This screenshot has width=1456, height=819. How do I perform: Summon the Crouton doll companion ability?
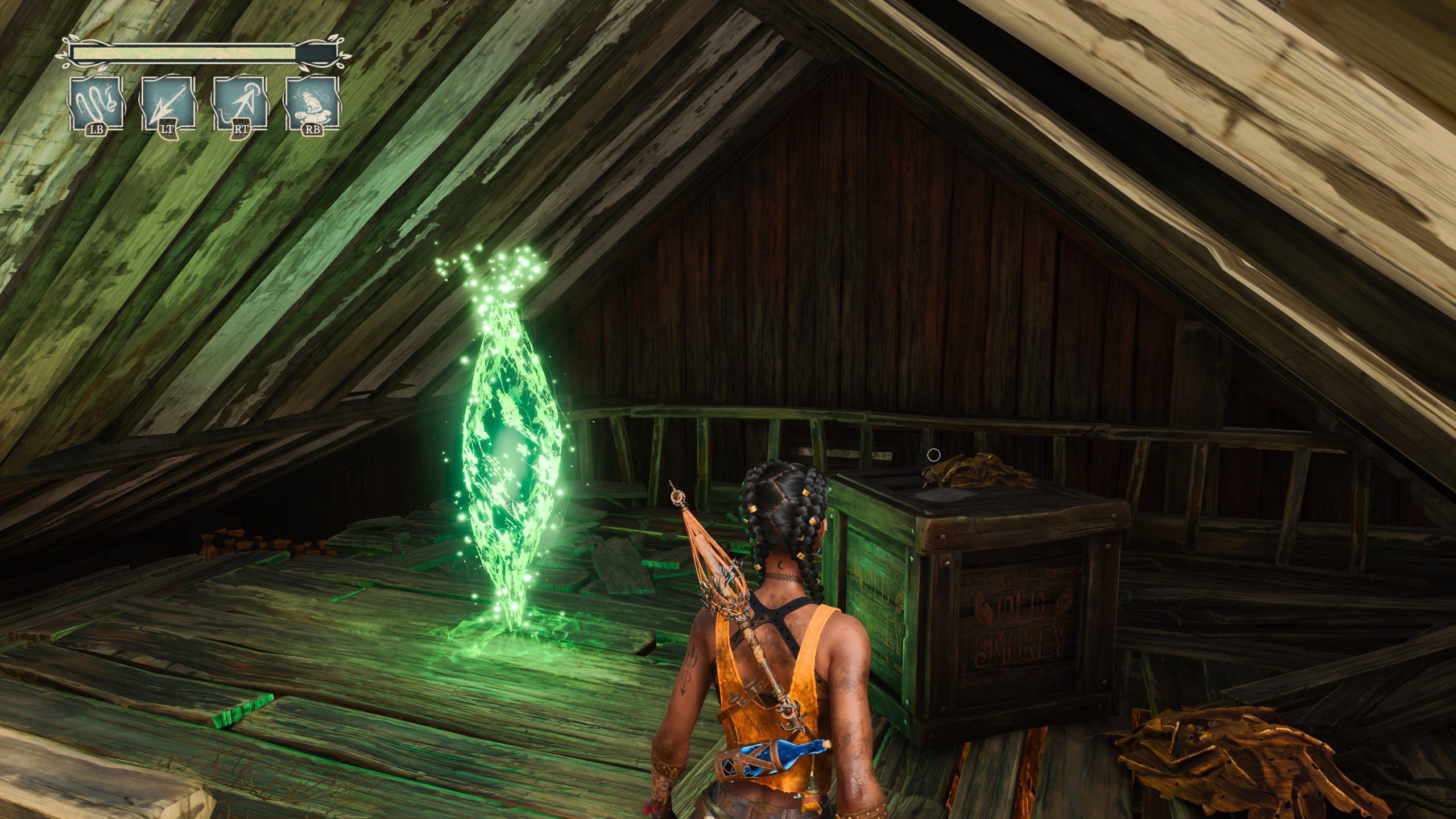click(313, 104)
